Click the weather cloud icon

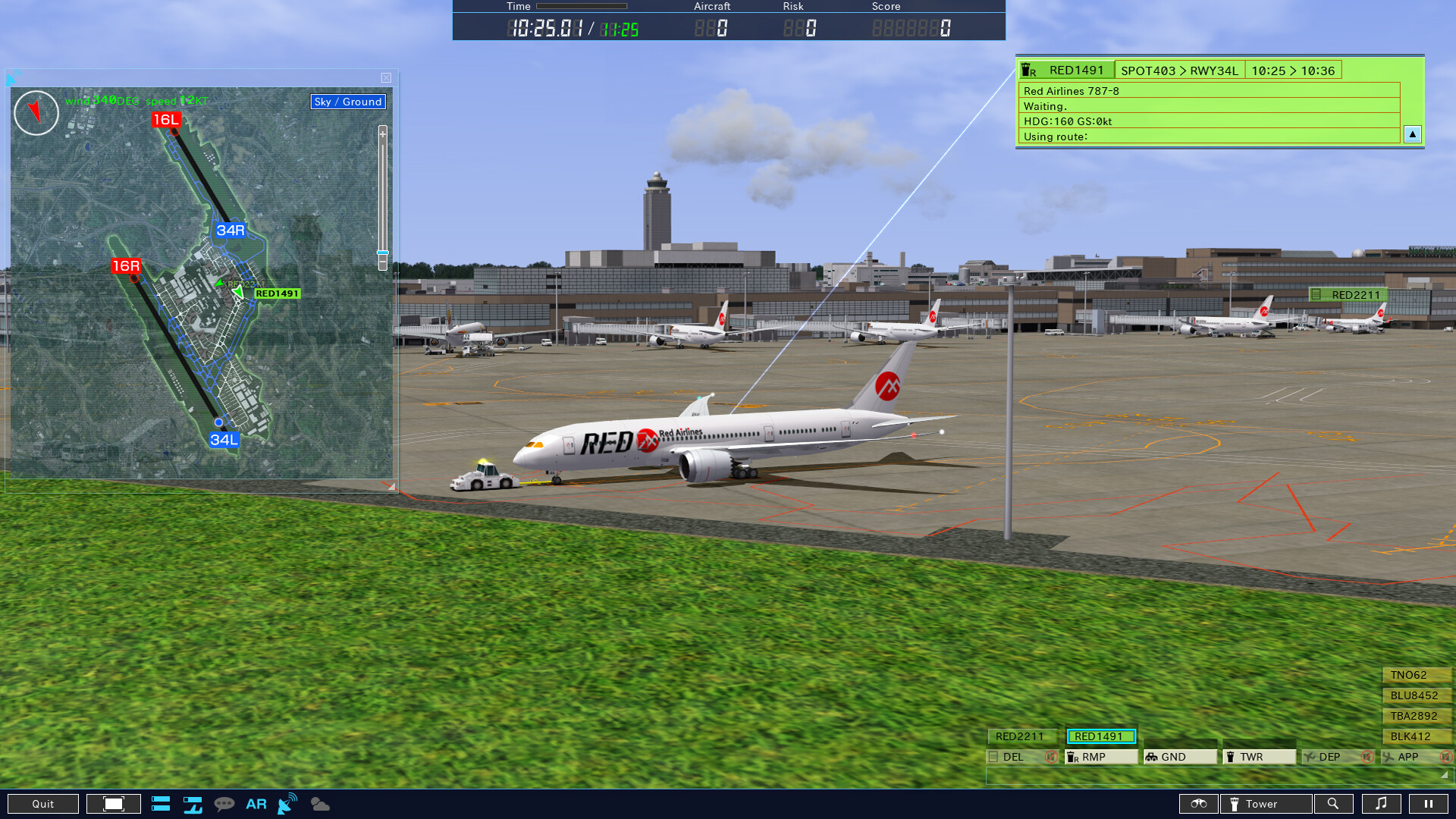[x=320, y=804]
